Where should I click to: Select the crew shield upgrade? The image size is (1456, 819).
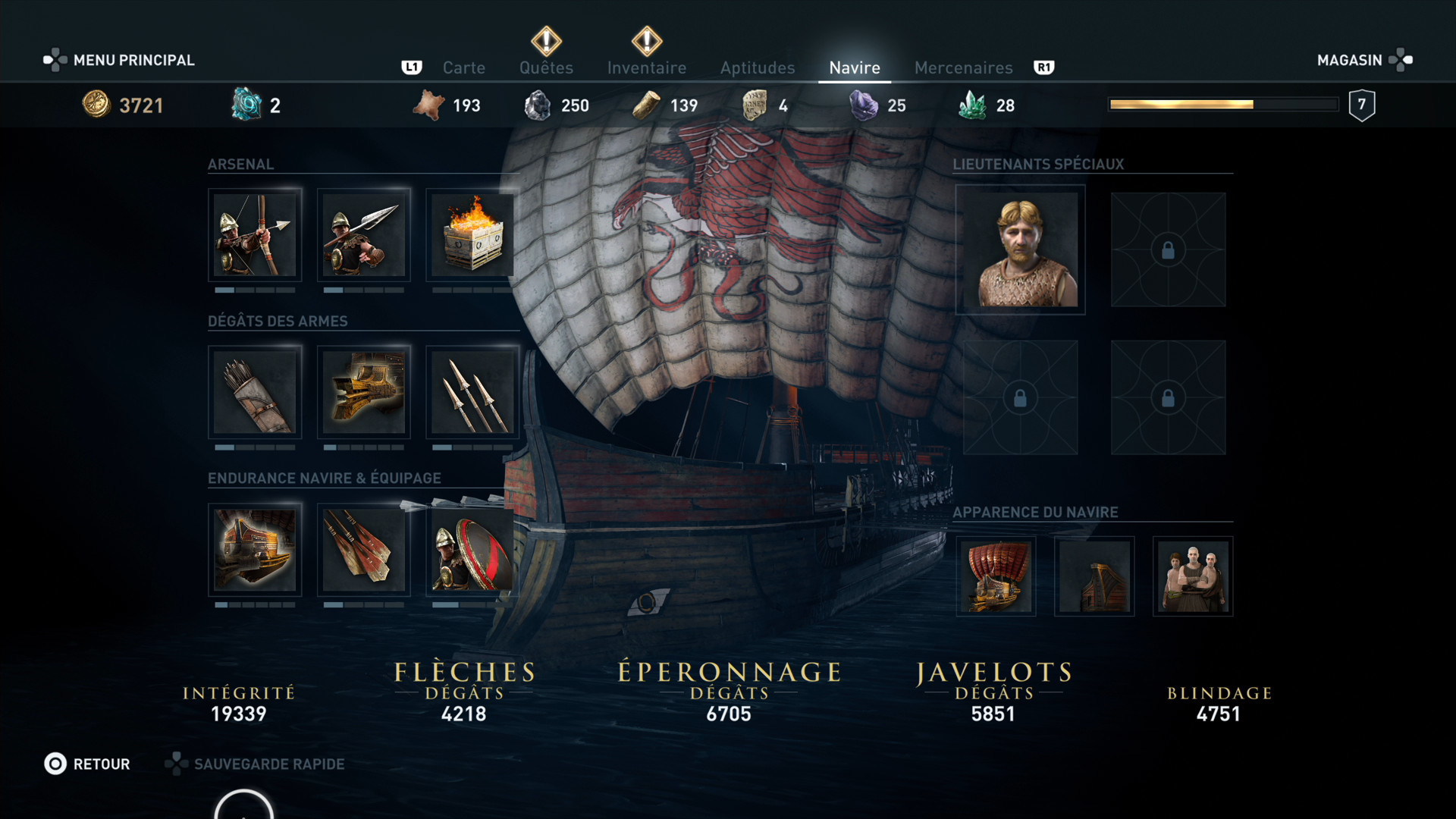tap(472, 549)
